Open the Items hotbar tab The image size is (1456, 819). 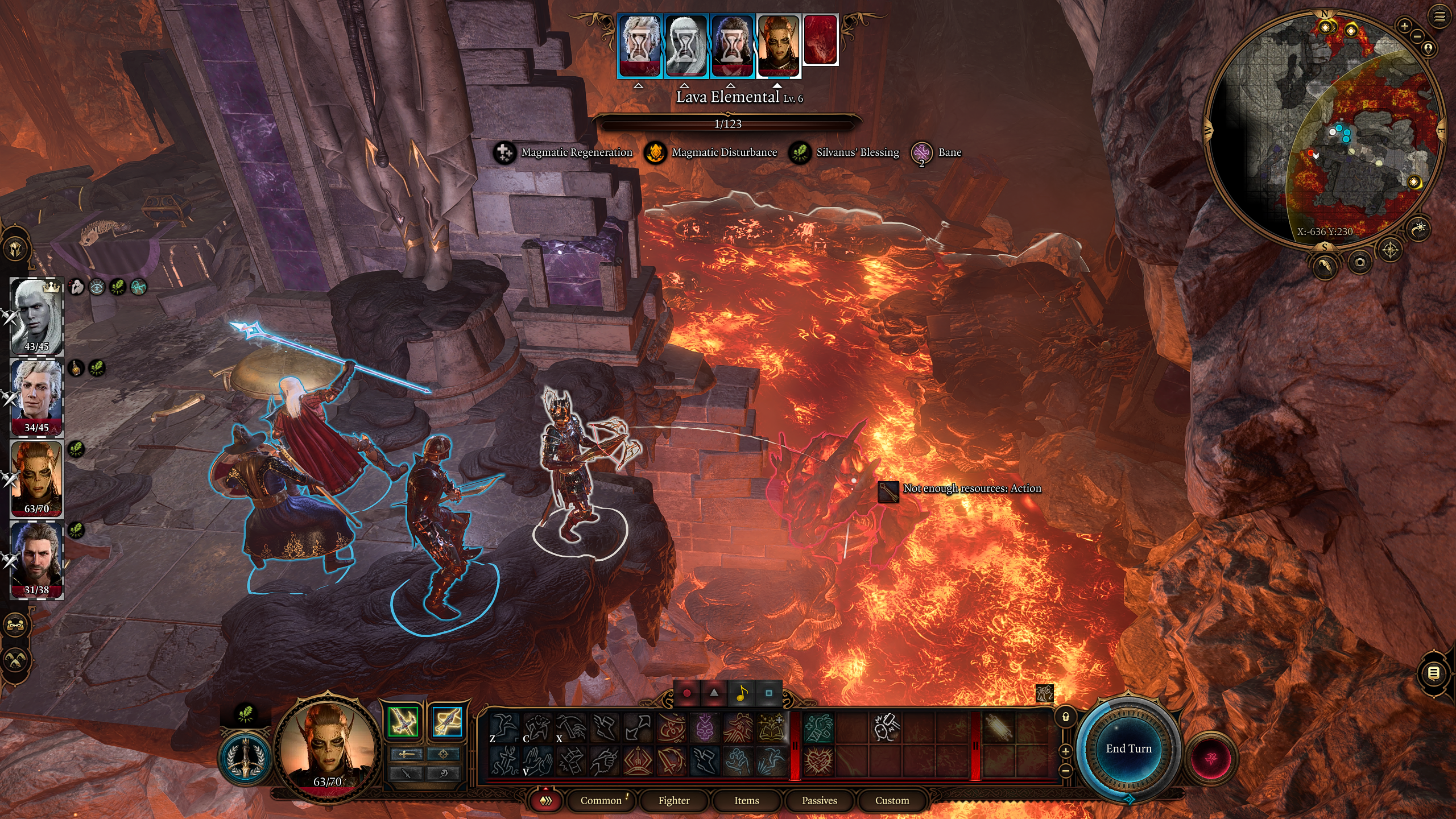(x=746, y=800)
